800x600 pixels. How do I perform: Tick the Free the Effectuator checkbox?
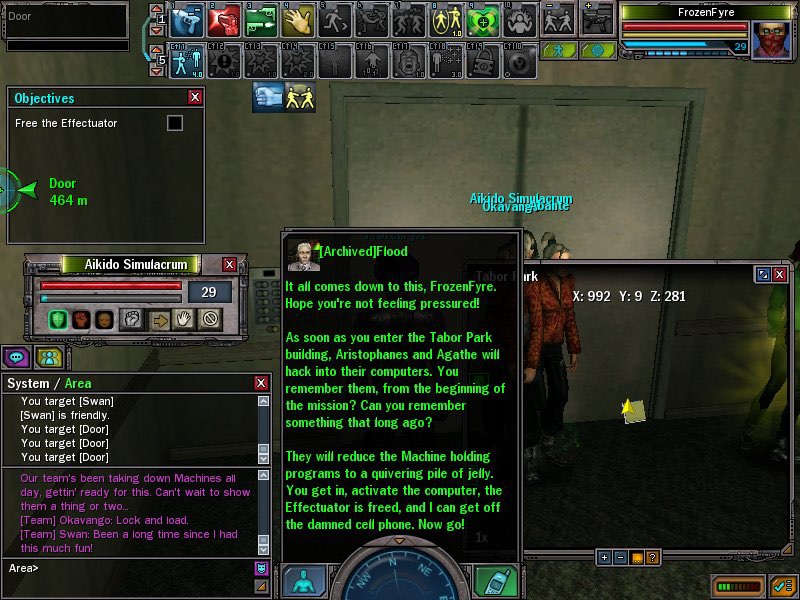click(x=175, y=123)
